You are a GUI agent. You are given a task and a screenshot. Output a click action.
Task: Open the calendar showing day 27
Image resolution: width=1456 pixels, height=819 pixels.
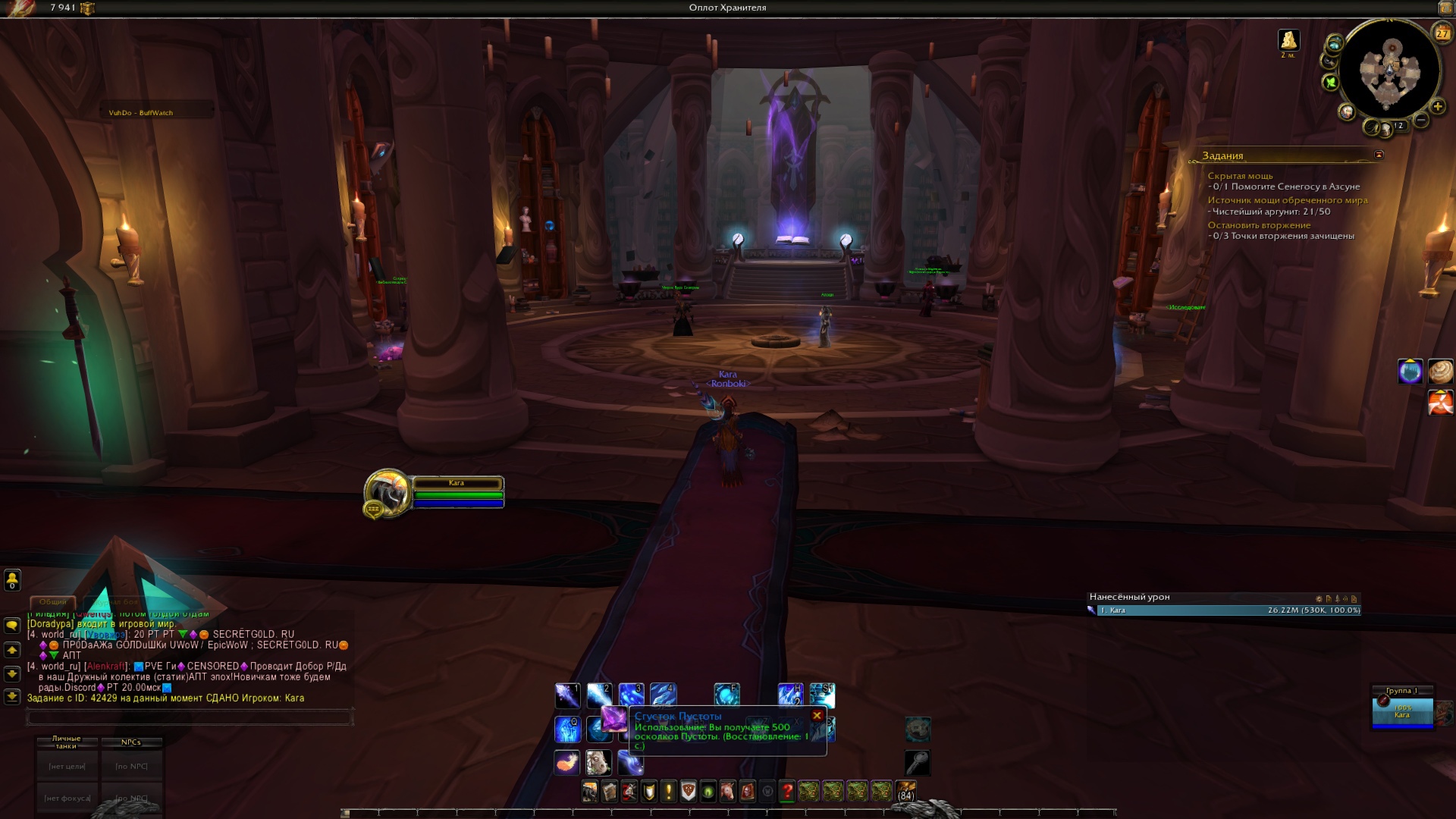[x=1442, y=33]
